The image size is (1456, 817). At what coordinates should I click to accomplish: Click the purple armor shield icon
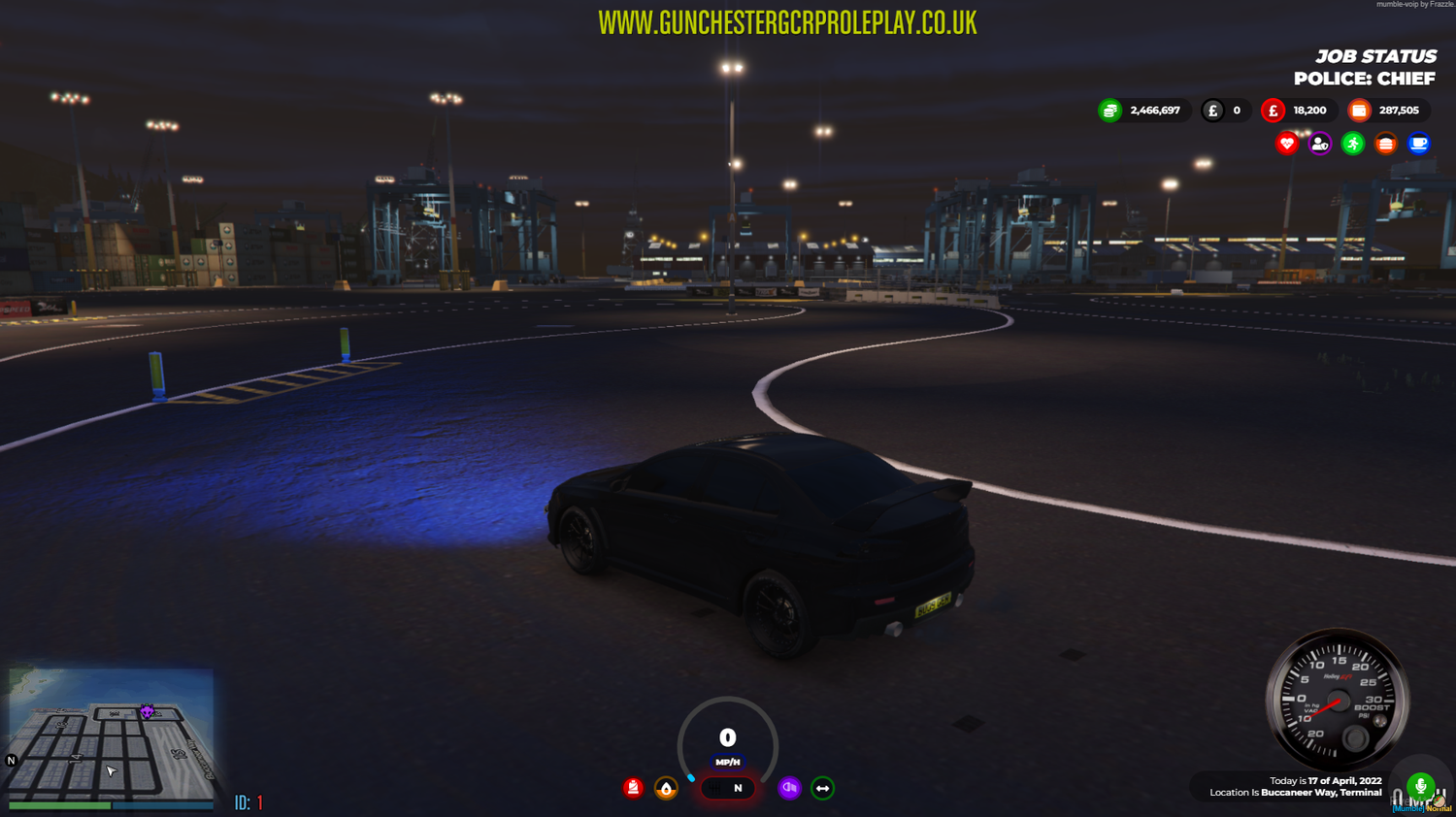click(1318, 143)
